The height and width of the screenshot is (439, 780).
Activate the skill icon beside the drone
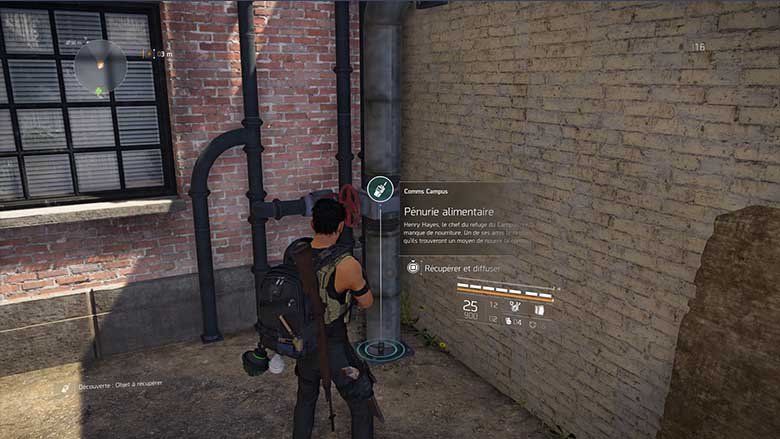coord(539,309)
